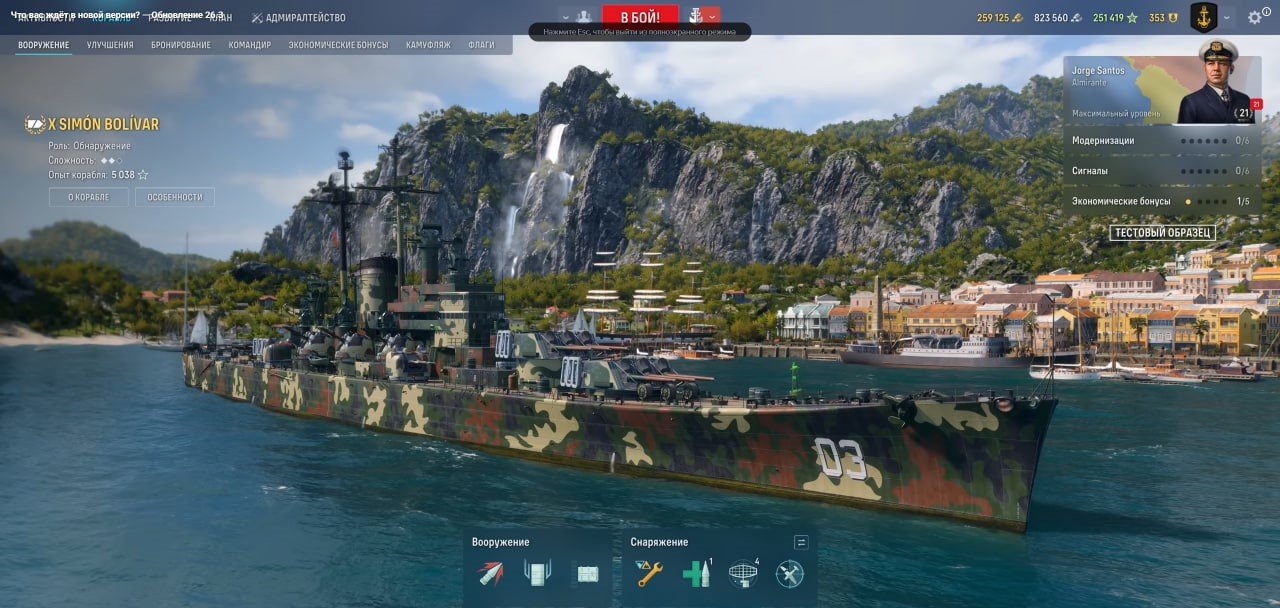Toggle the equipment panel swap button
The height and width of the screenshot is (608, 1280).
[801, 542]
